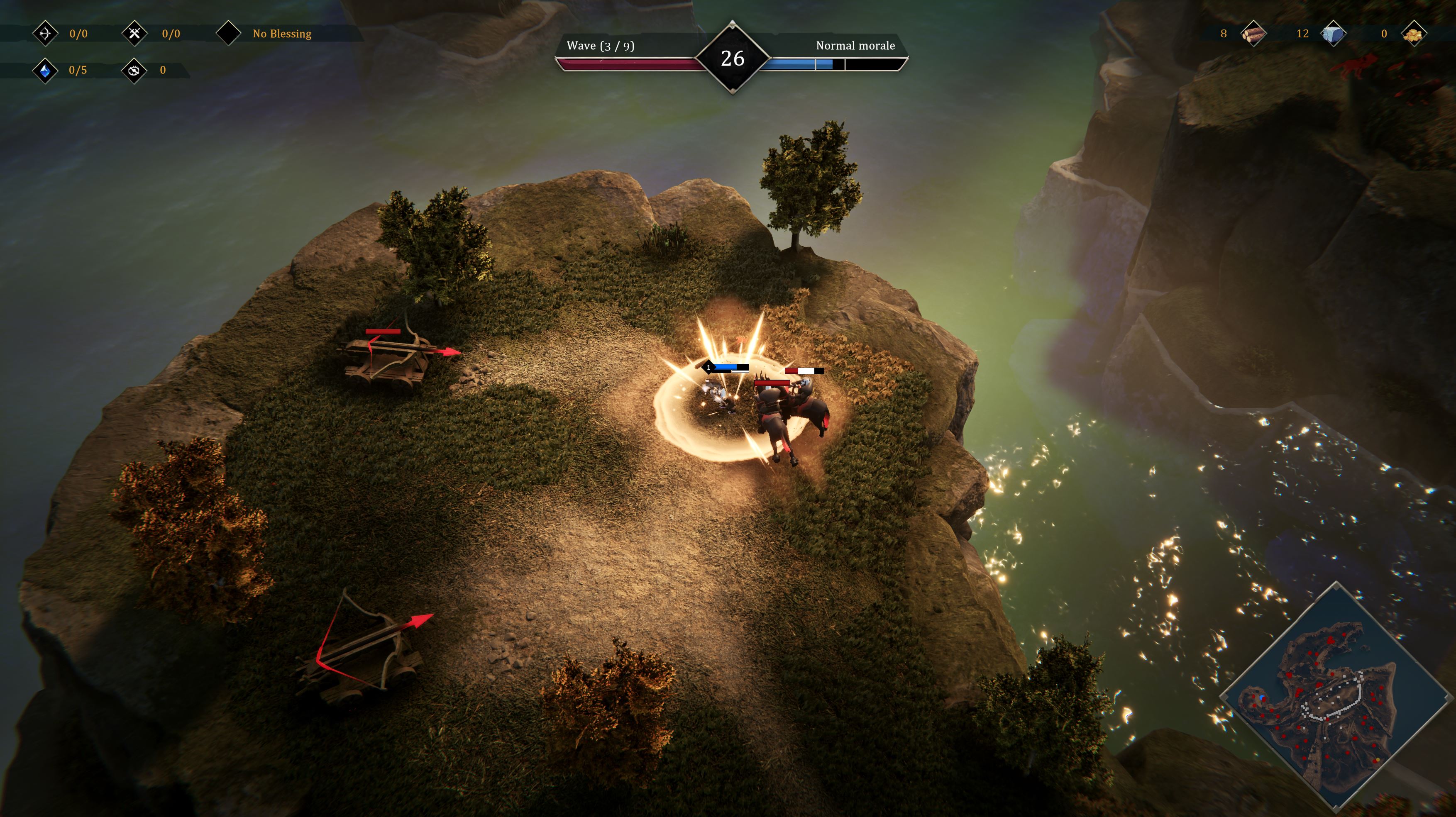Select the spiked gear icon
This screenshot has height=817, width=1456.
tap(134, 71)
